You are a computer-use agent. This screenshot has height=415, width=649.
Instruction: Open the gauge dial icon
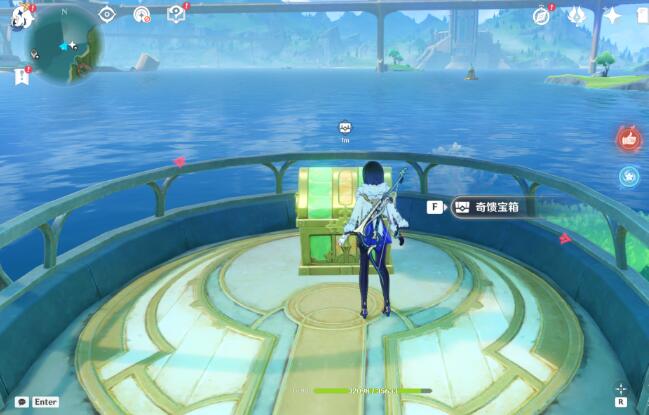coord(141,14)
